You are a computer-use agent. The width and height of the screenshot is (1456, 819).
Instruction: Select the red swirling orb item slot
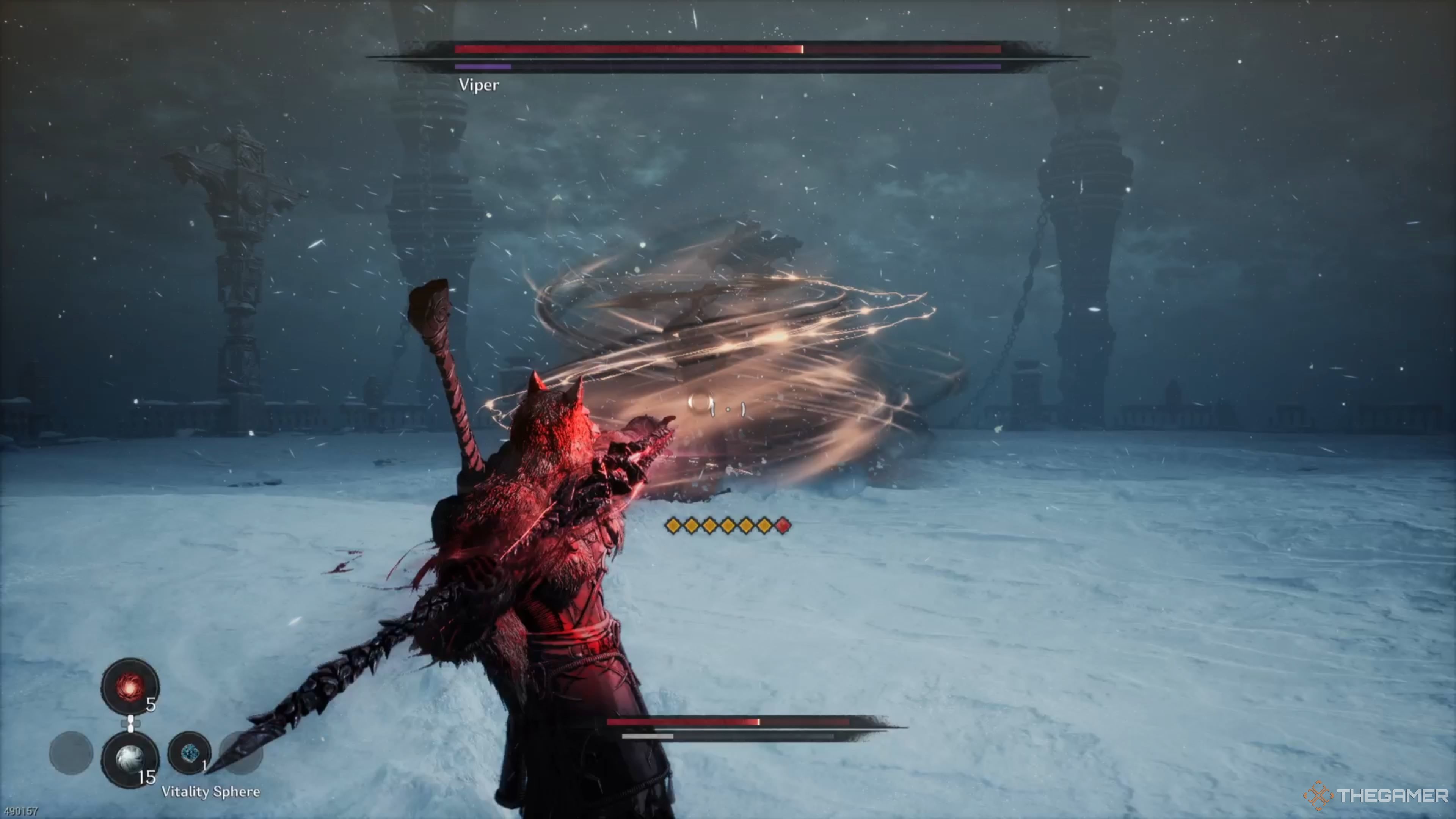point(129,686)
